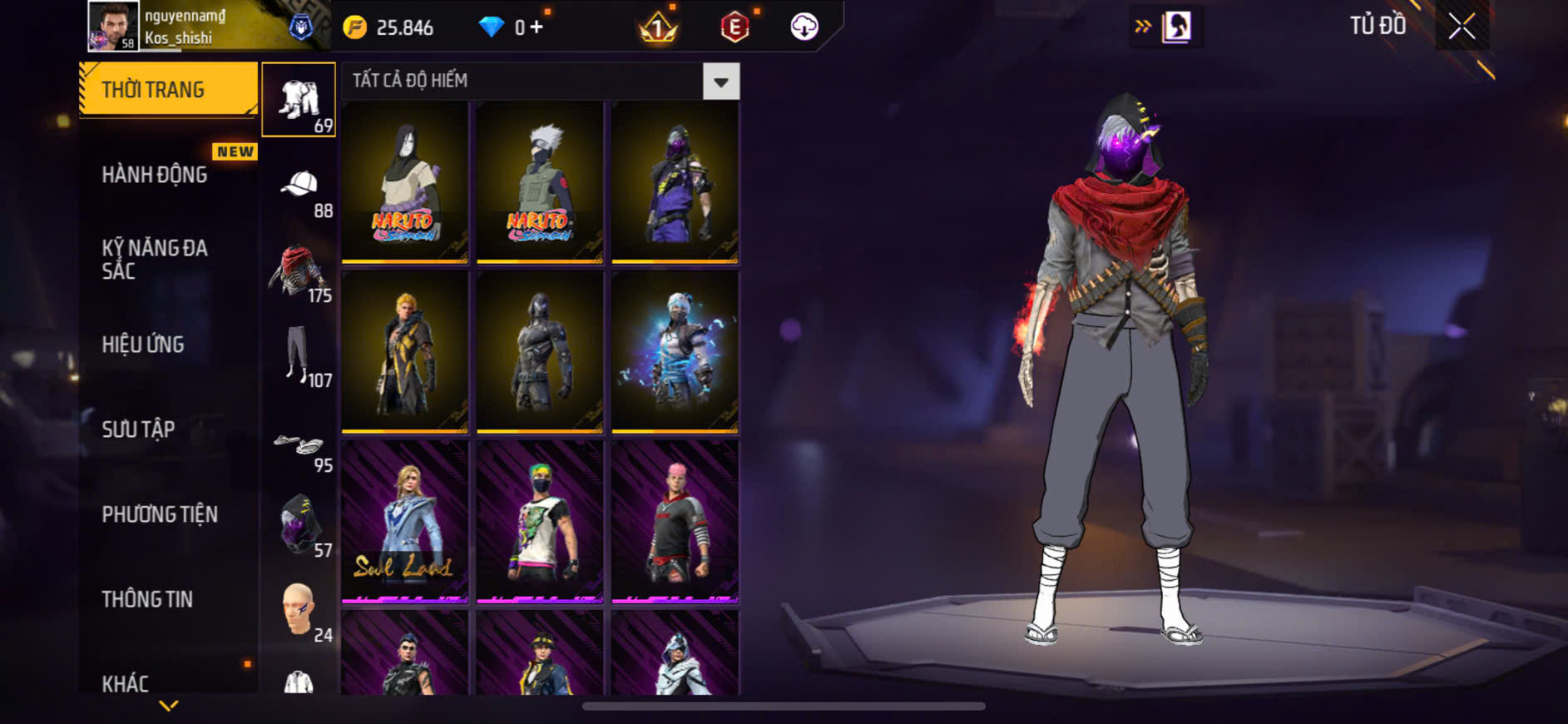Choose the blue lightning outfit
This screenshot has width=1568, height=724.
(x=675, y=352)
